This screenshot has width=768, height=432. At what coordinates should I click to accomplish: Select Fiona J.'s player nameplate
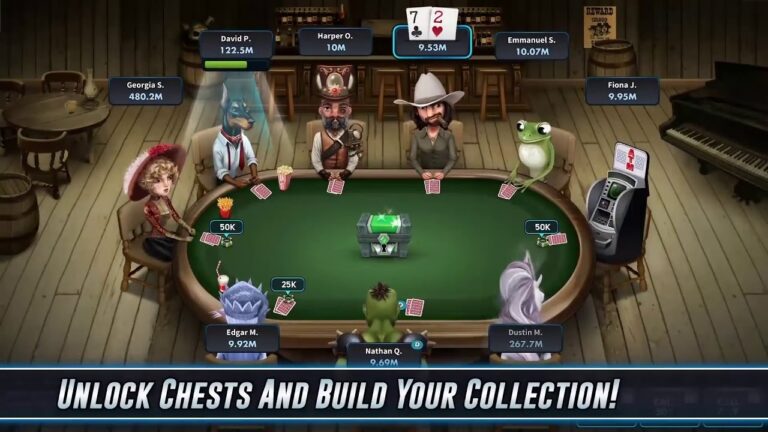623,91
